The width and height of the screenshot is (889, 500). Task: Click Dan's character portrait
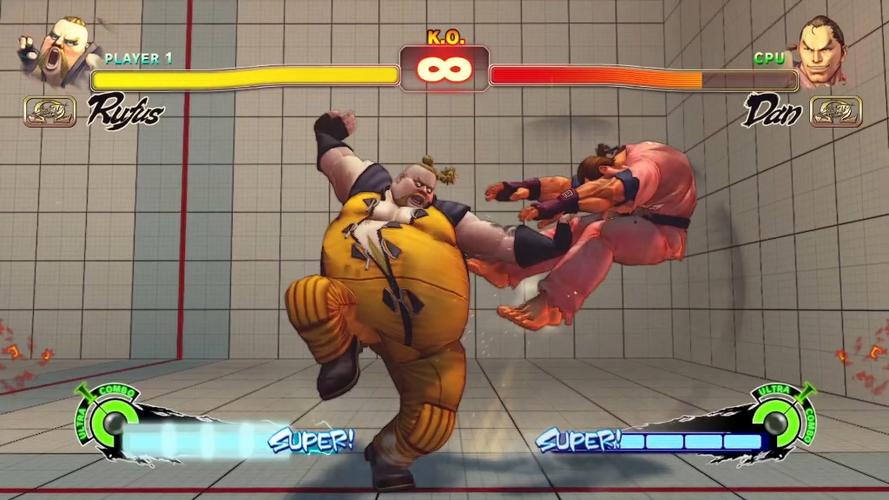coord(825,52)
